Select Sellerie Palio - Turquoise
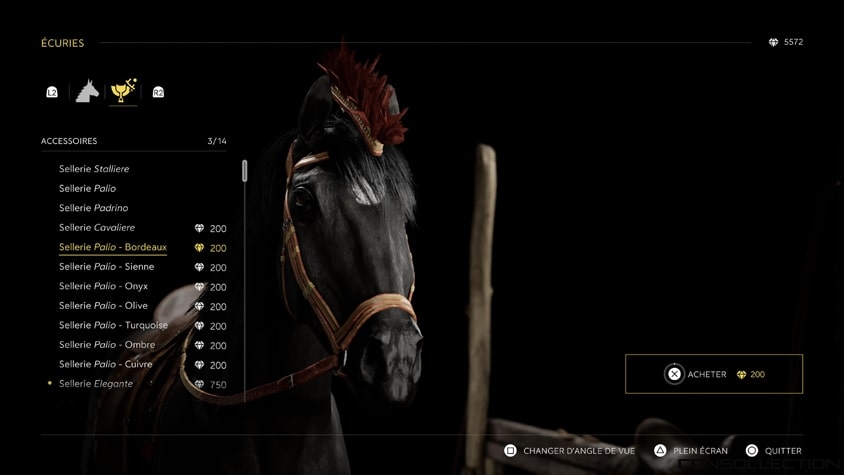Viewport: 844px width, 475px height. (113, 325)
